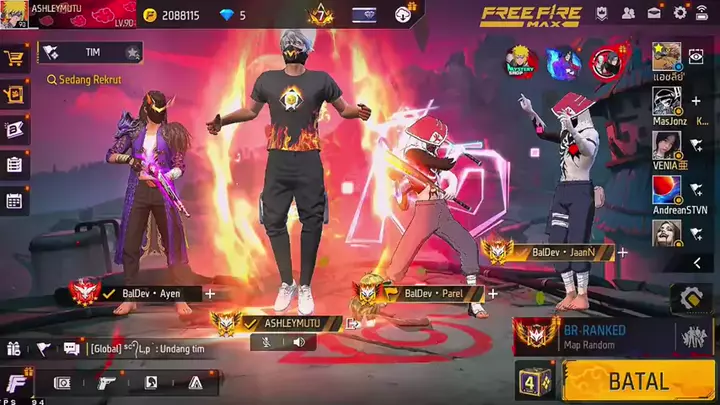Viewport: 720px width, 405px height.
Task: Toggle the speaker volume icon
Action: (297, 342)
